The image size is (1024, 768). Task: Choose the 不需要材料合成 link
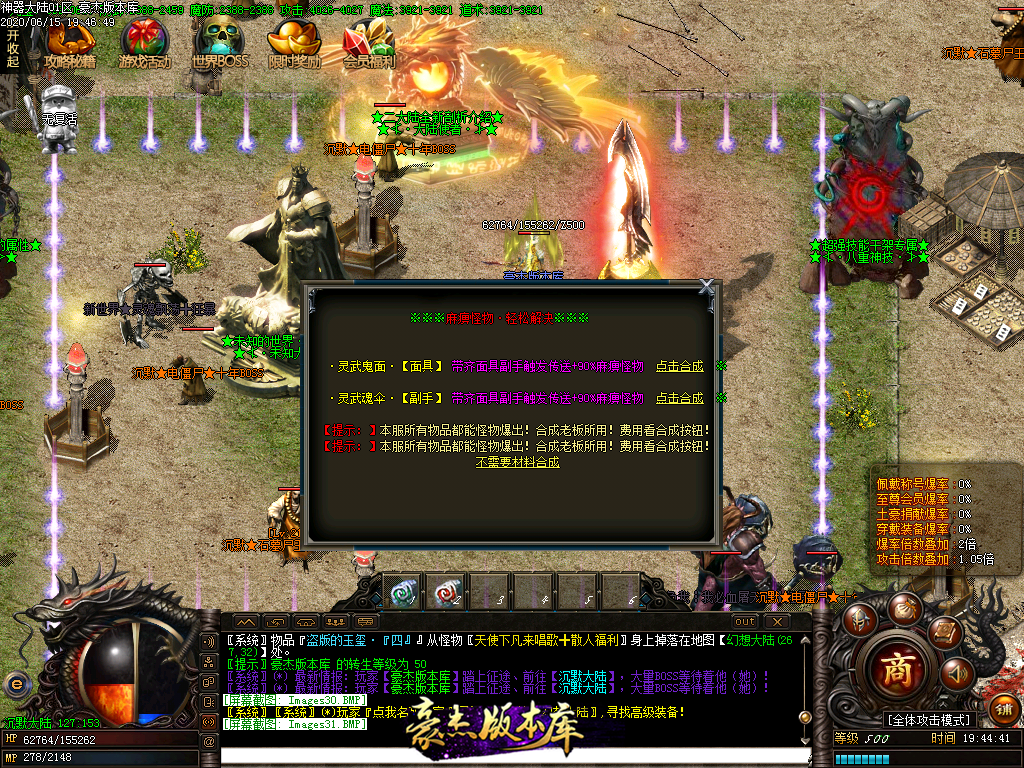coord(517,463)
